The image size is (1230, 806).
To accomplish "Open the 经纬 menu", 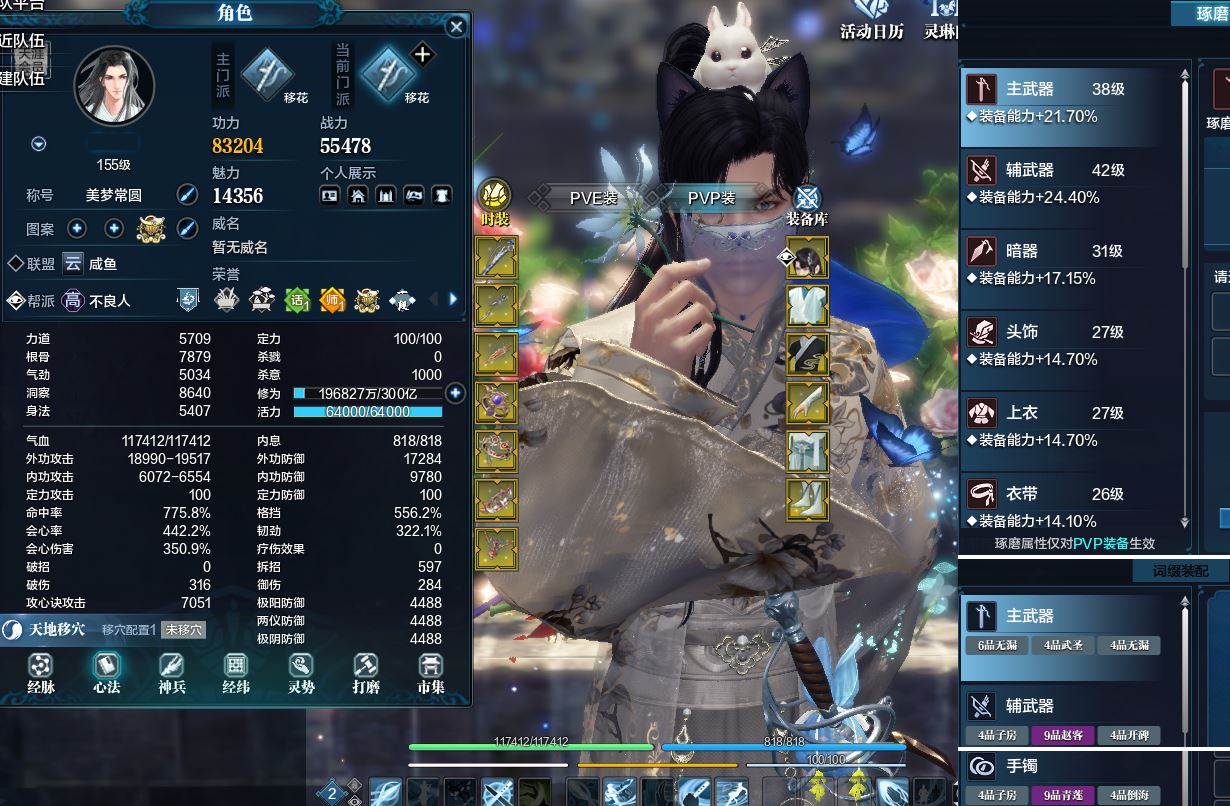I will point(236,673).
